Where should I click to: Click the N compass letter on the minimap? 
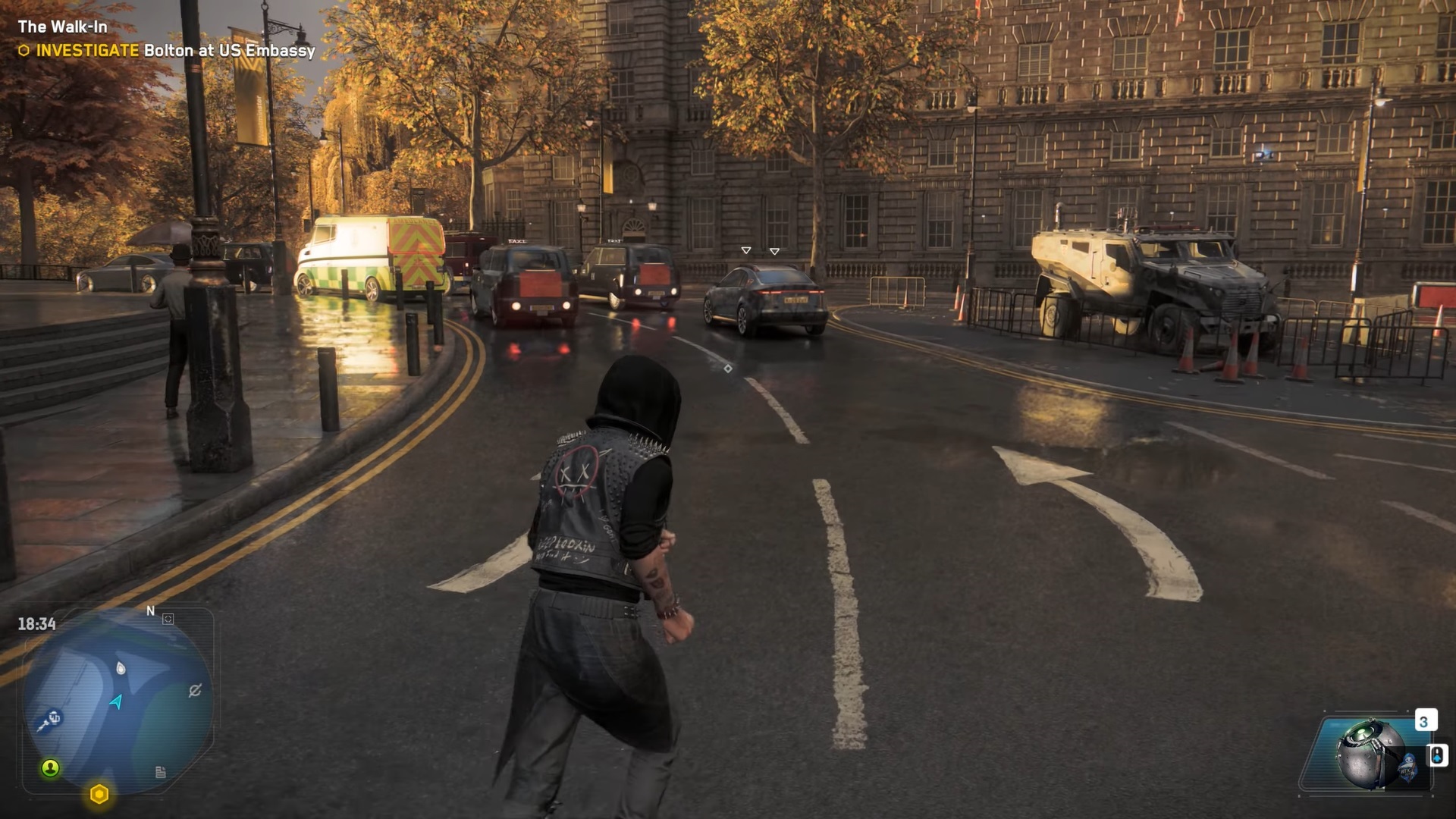[x=150, y=611]
